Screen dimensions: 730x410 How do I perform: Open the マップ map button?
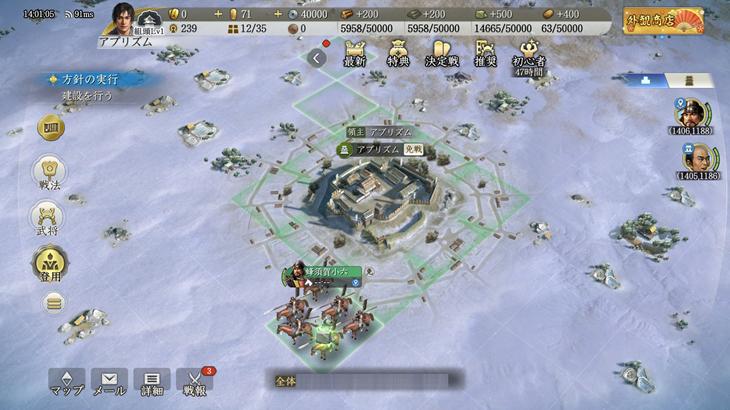[x=66, y=383]
